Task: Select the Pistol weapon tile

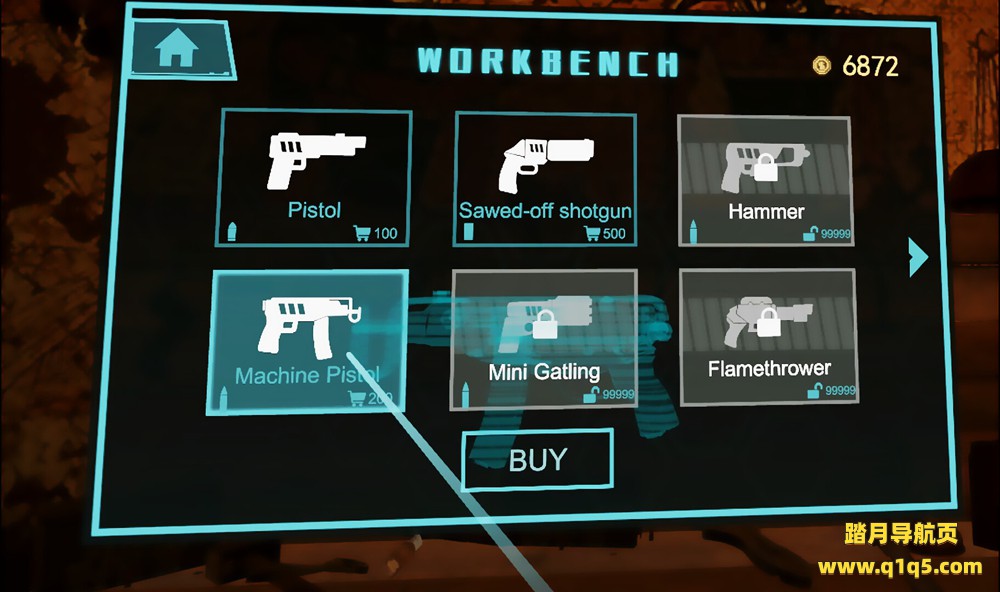Action: click(314, 178)
